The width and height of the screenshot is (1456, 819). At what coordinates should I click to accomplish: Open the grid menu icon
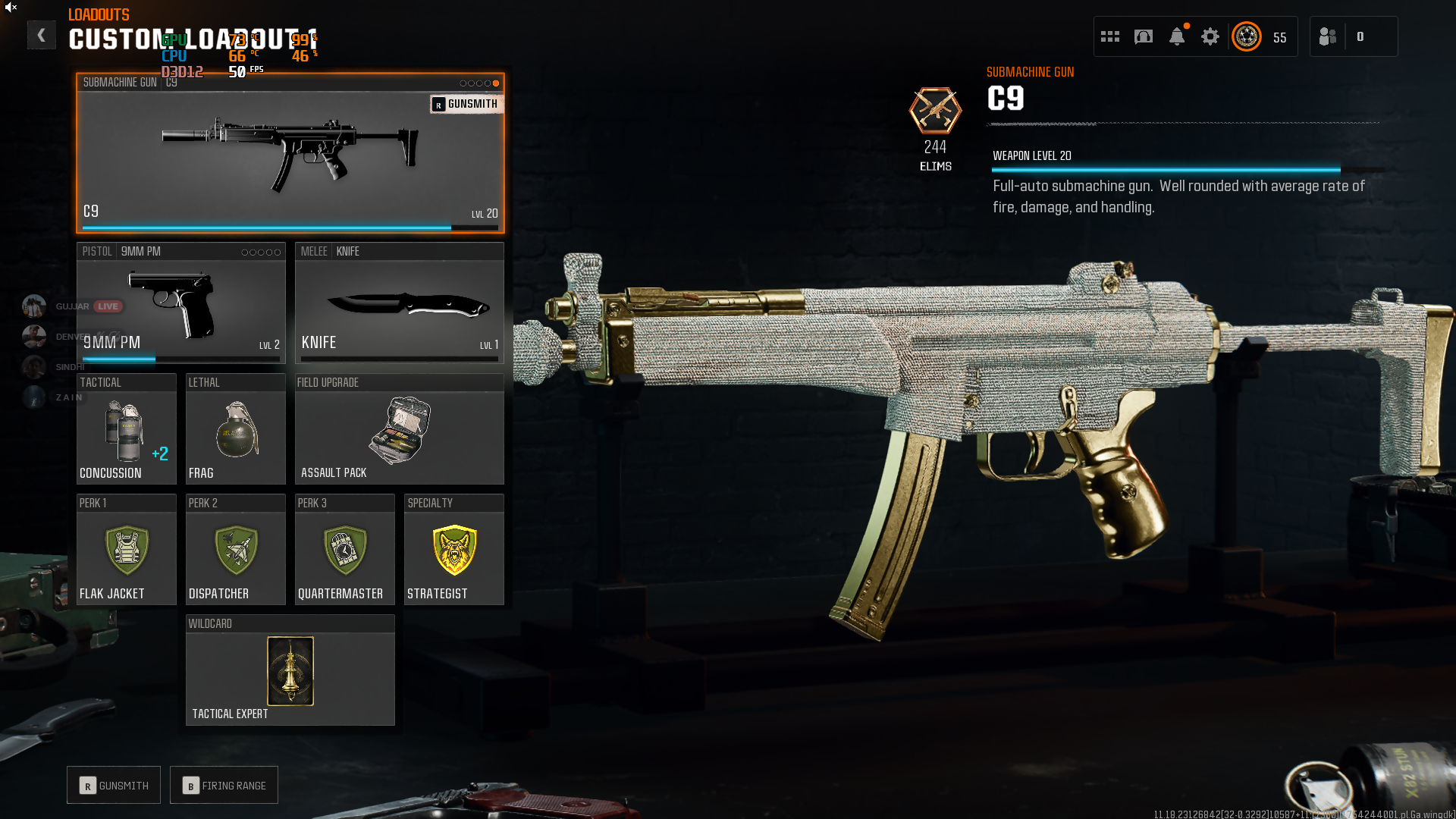1110,36
